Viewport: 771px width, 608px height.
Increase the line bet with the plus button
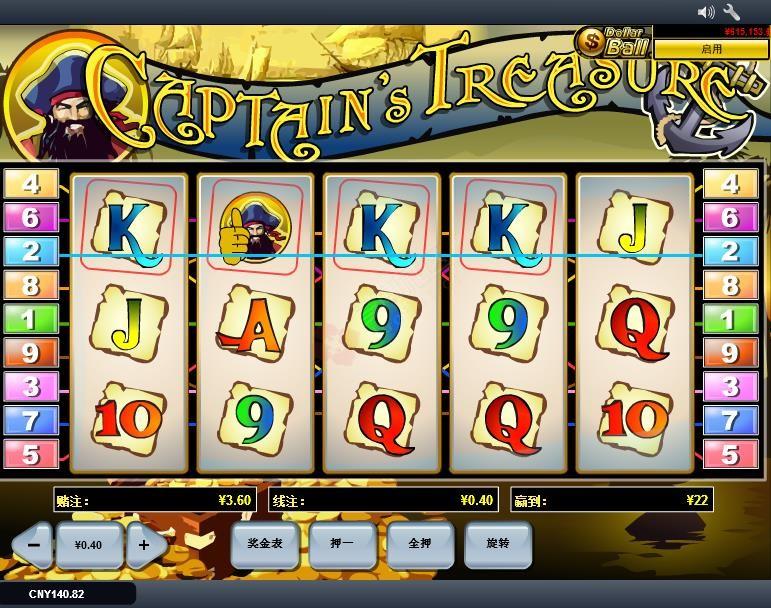144,545
